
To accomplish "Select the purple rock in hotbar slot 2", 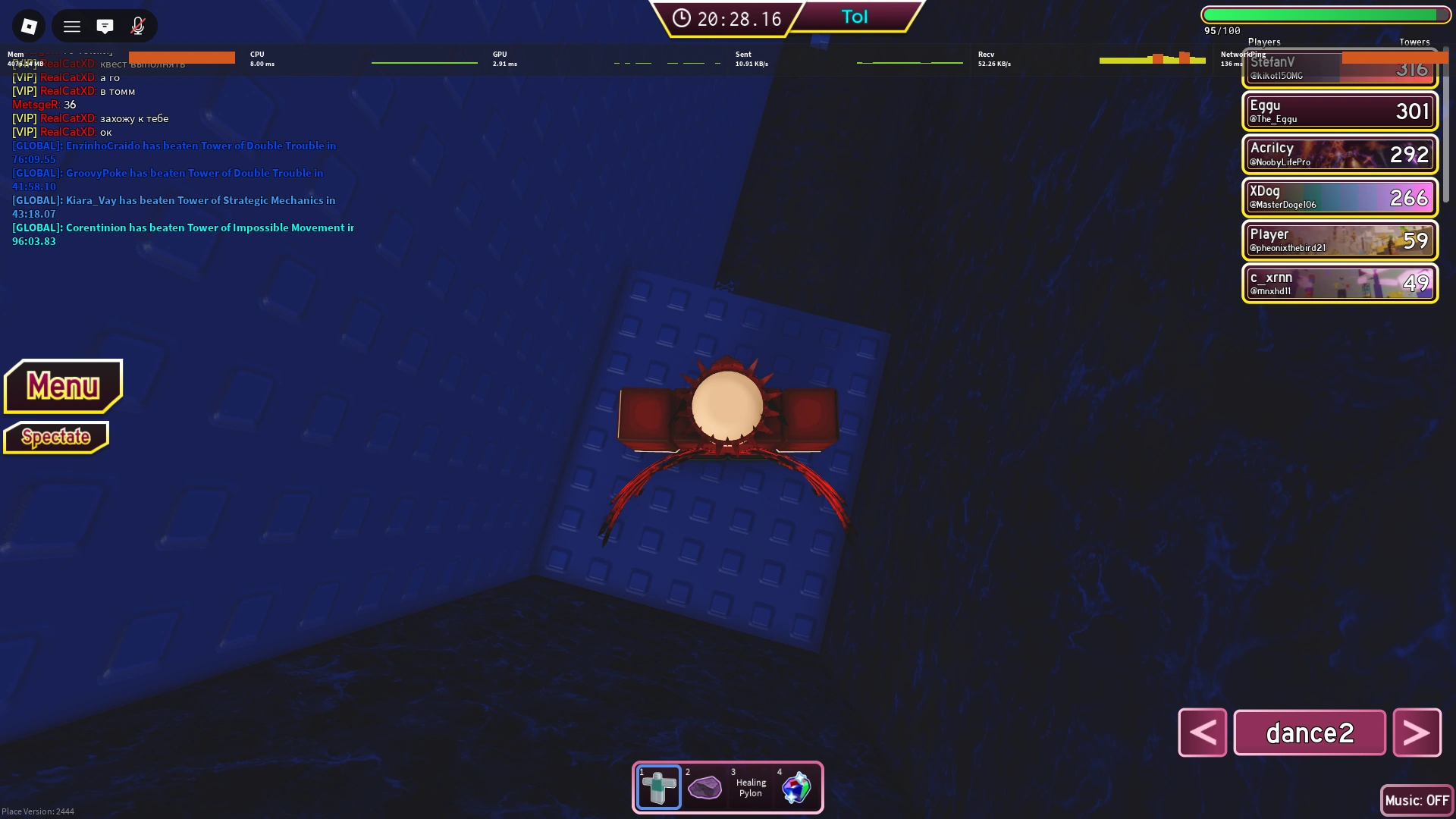I will click(x=705, y=787).
